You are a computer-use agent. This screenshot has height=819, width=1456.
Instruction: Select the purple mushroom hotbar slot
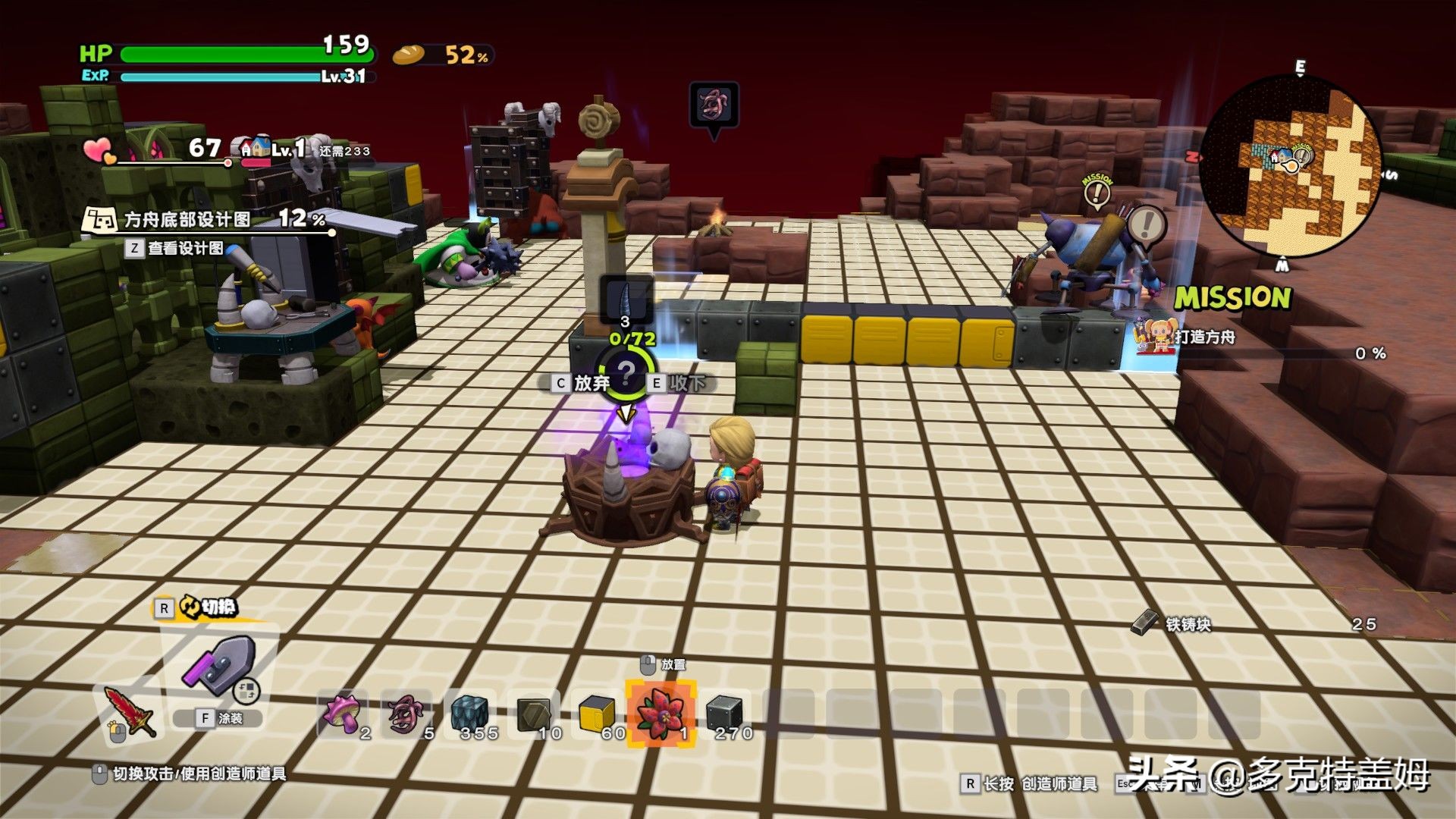pyautogui.click(x=342, y=714)
